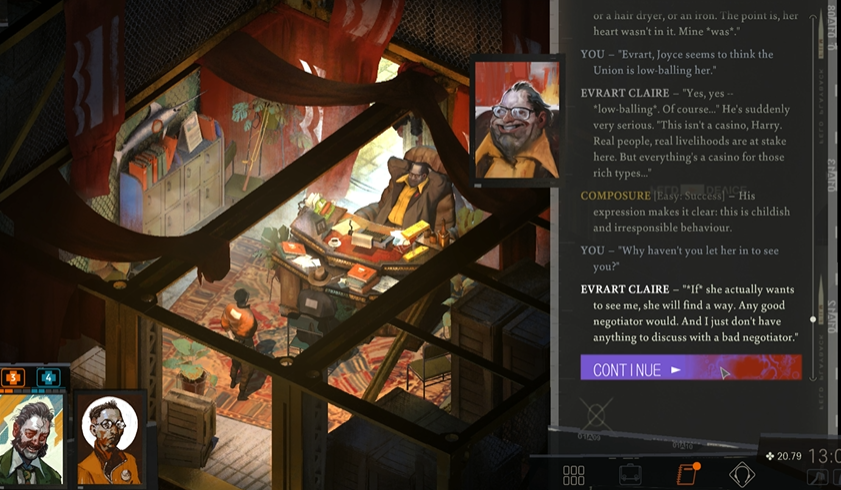Click the dialogue log scrollbar handle
The image size is (841, 490).
click(x=812, y=319)
